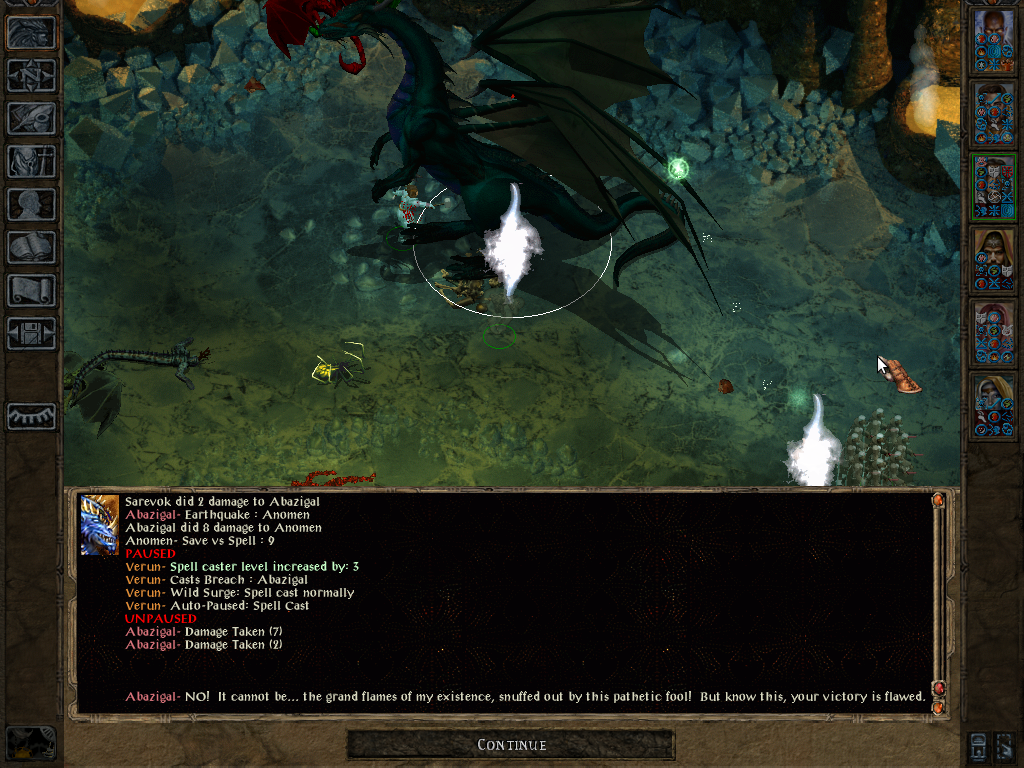Open the area map compass button
Viewport: 1024px width, 768px height.
(31, 76)
